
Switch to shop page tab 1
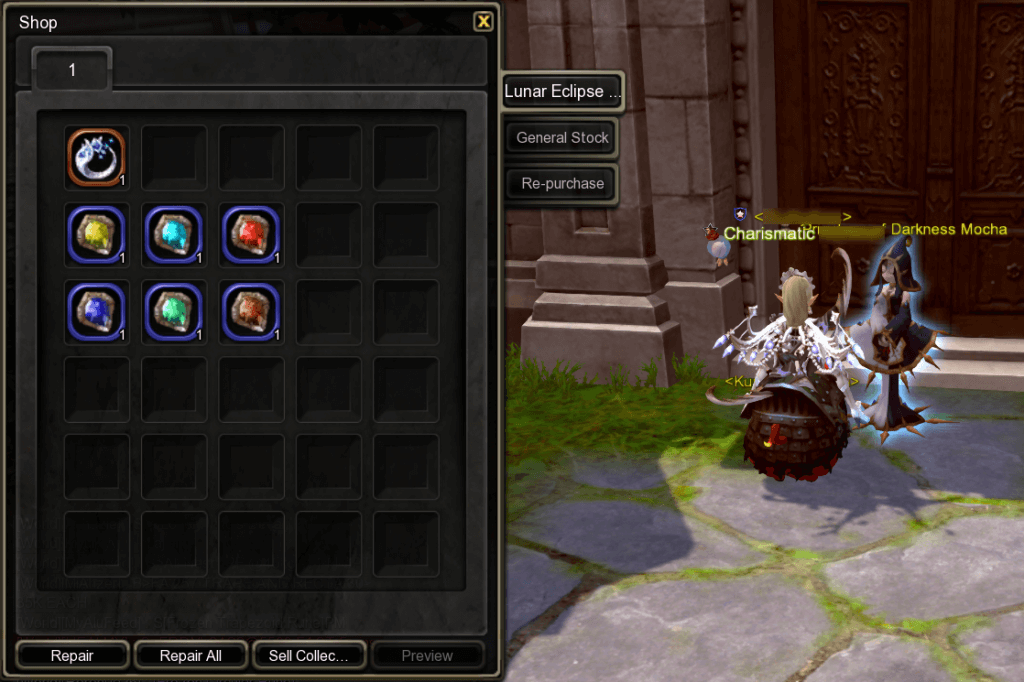click(x=72, y=70)
